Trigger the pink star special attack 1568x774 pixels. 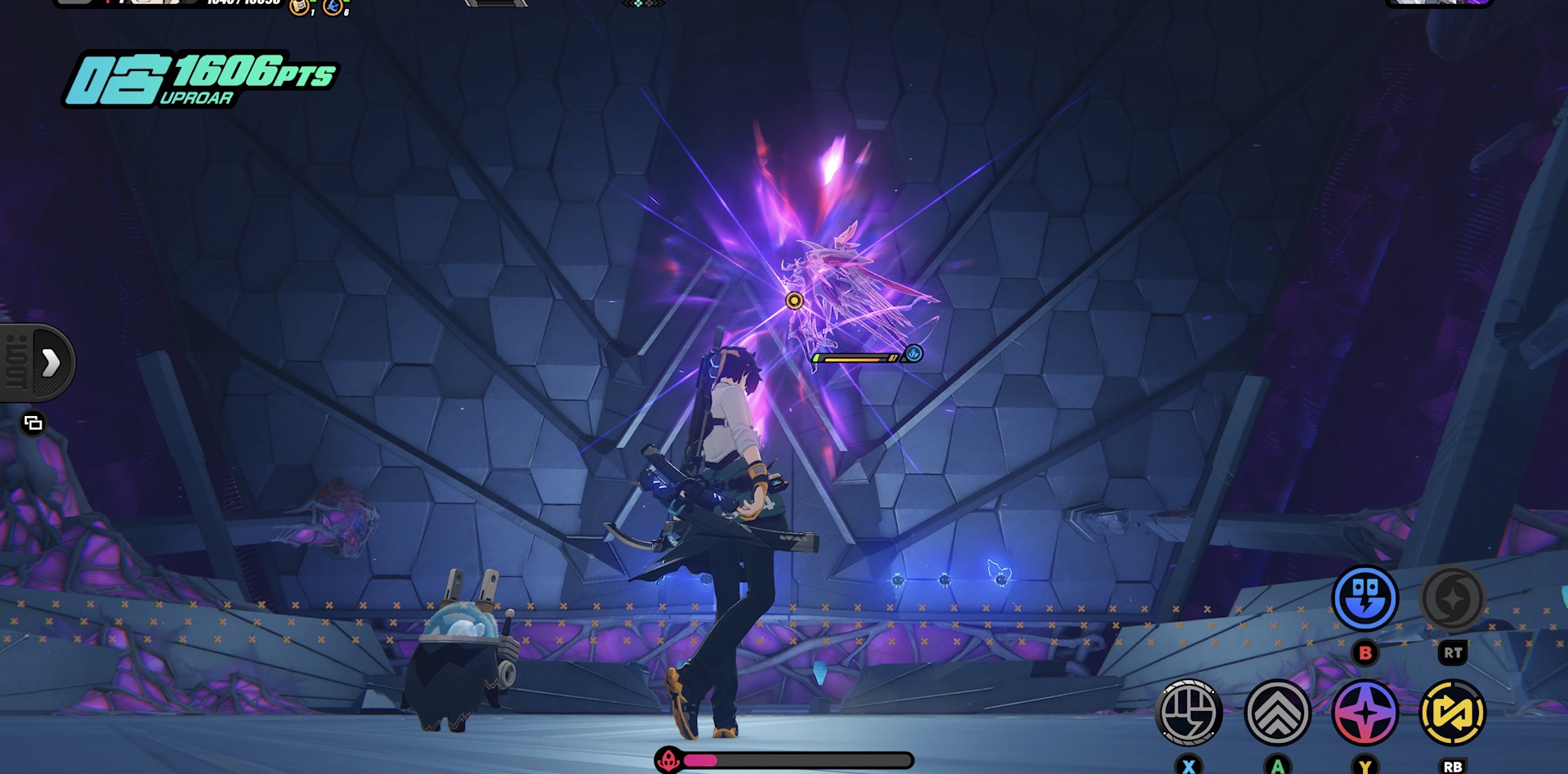[x=1365, y=713]
